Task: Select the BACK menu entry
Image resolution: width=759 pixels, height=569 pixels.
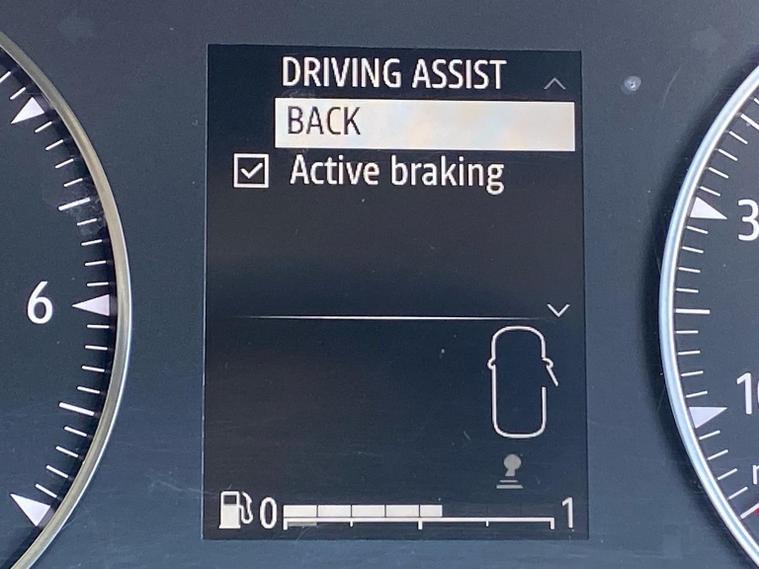Action: [x=424, y=124]
